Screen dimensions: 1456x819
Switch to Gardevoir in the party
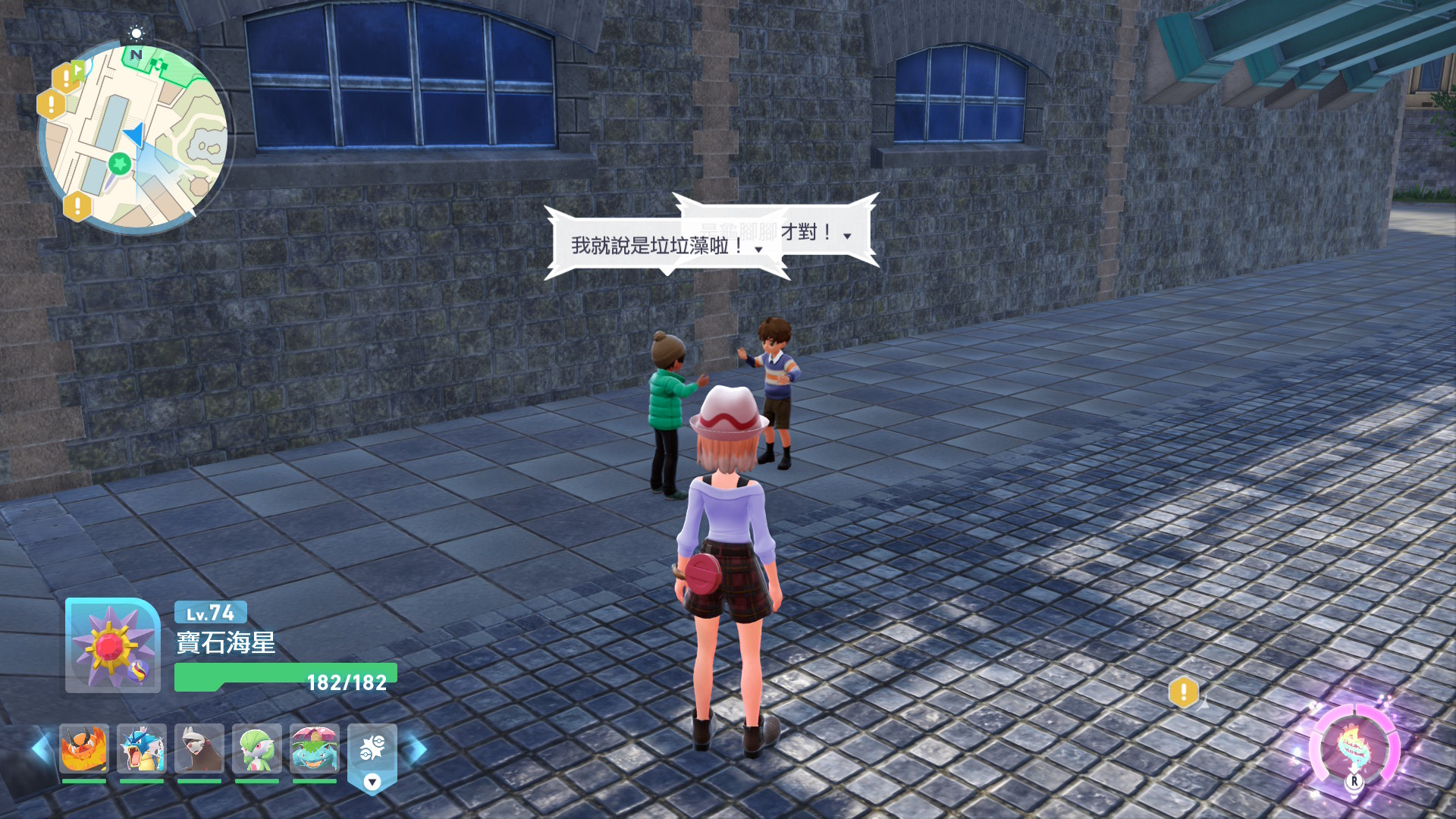coord(257,748)
